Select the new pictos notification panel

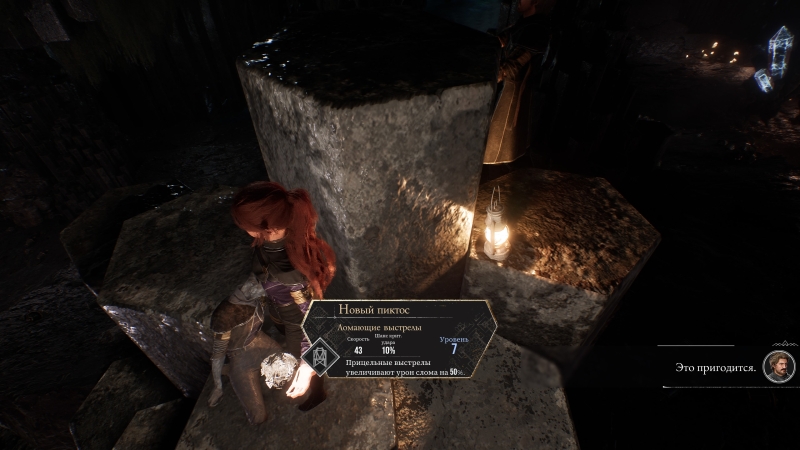pyautogui.click(x=402, y=339)
